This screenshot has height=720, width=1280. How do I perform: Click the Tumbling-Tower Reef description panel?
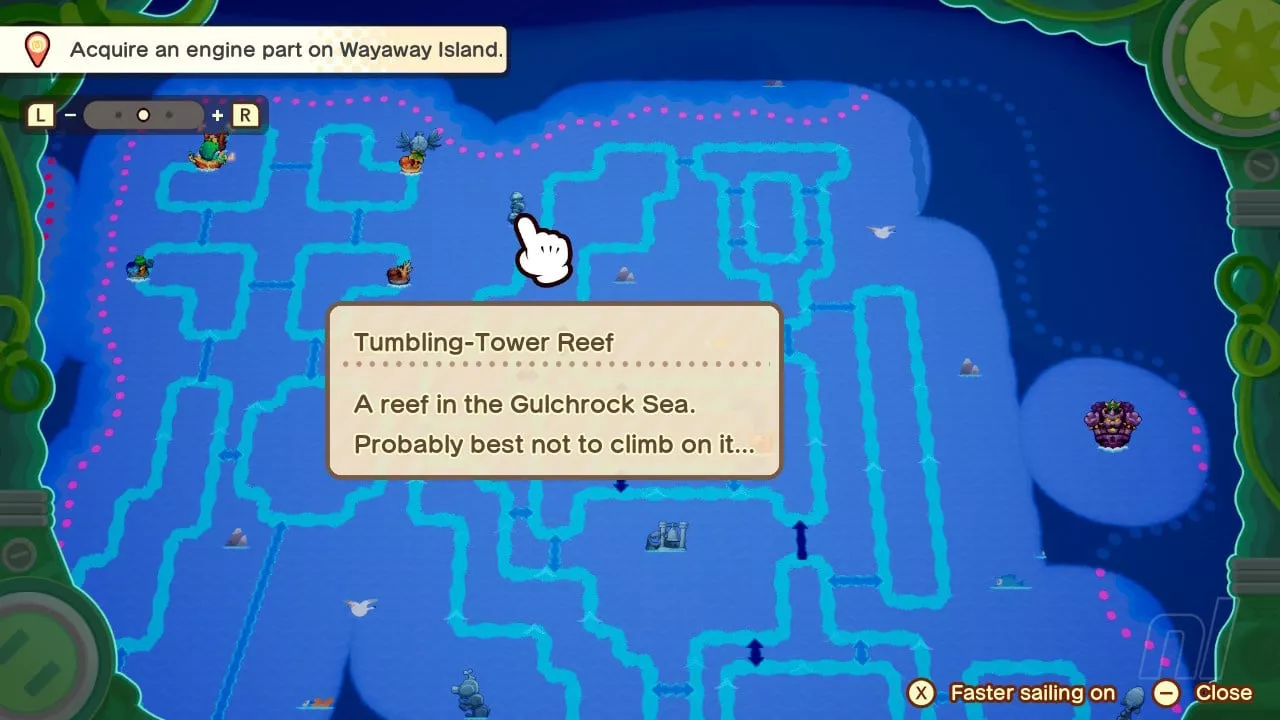[x=554, y=391]
